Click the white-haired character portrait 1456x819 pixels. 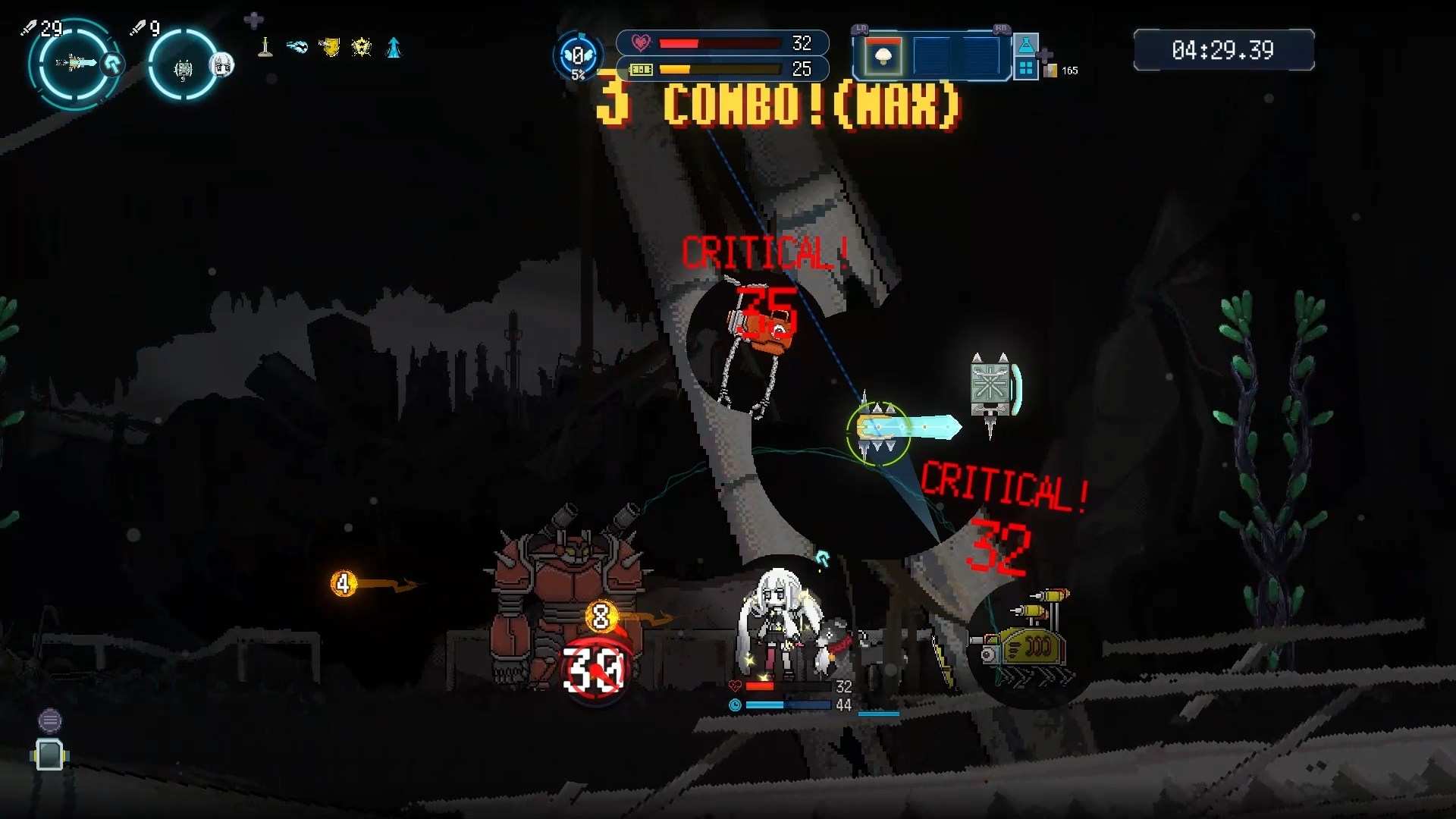click(x=222, y=65)
